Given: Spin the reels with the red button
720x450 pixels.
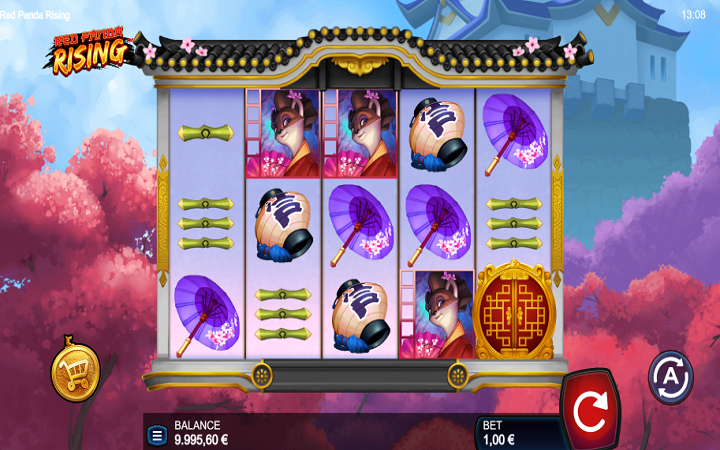Looking at the screenshot, I should (590, 410).
